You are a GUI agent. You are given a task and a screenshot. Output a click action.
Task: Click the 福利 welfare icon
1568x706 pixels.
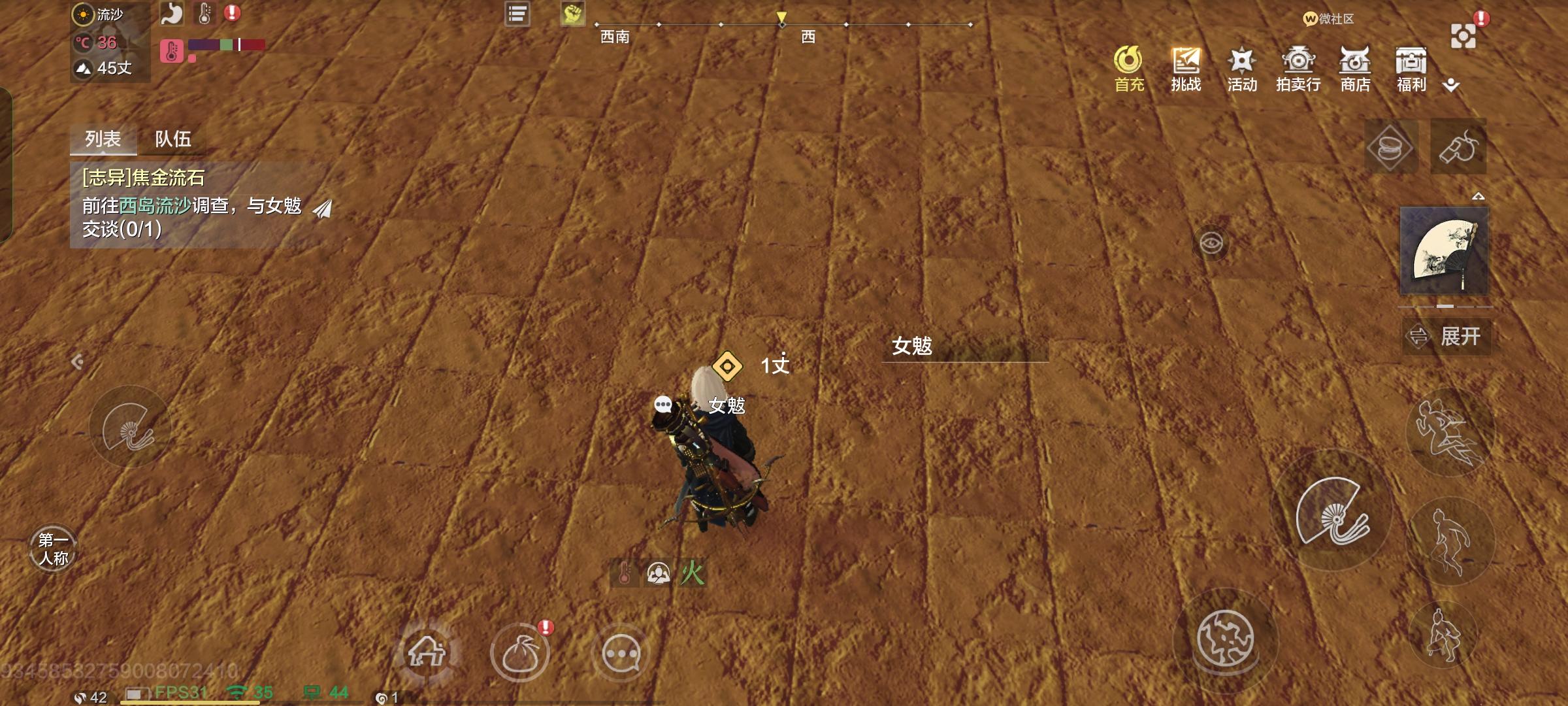pyautogui.click(x=1412, y=65)
